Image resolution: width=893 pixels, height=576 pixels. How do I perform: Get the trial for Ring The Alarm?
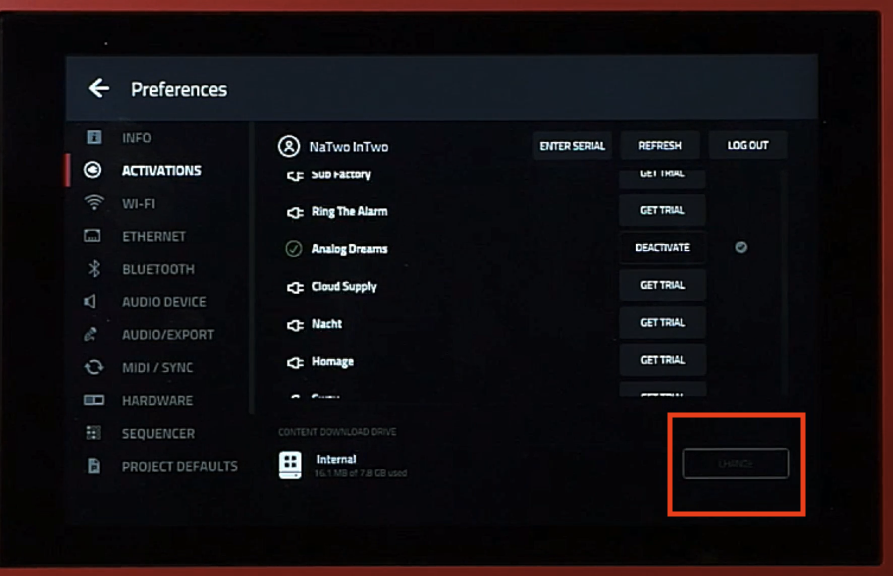click(662, 211)
